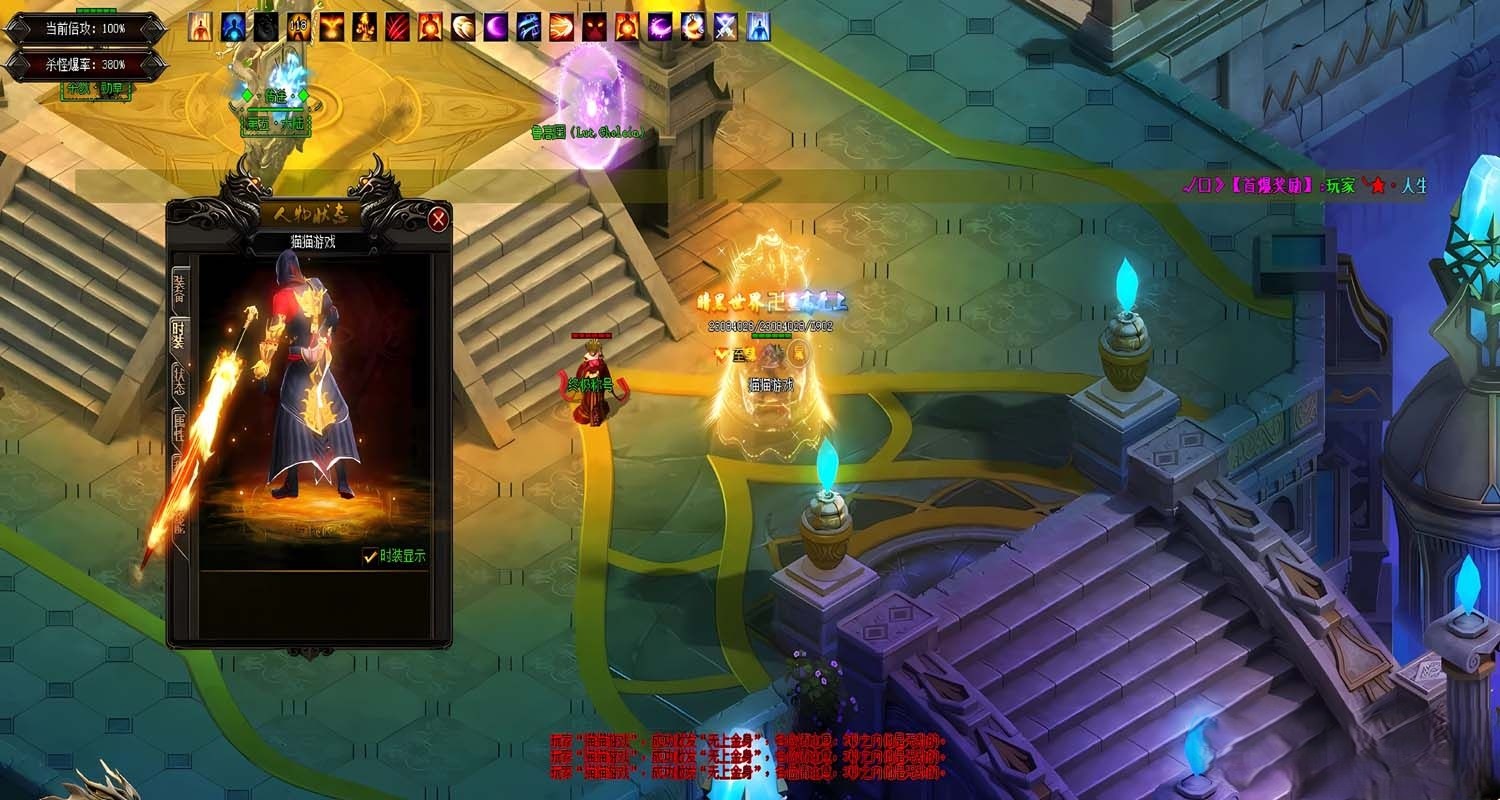The height and width of the screenshot is (800, 1500).
Task: Choose the crossed swords buff icon
Action: (x=726, y=27)
